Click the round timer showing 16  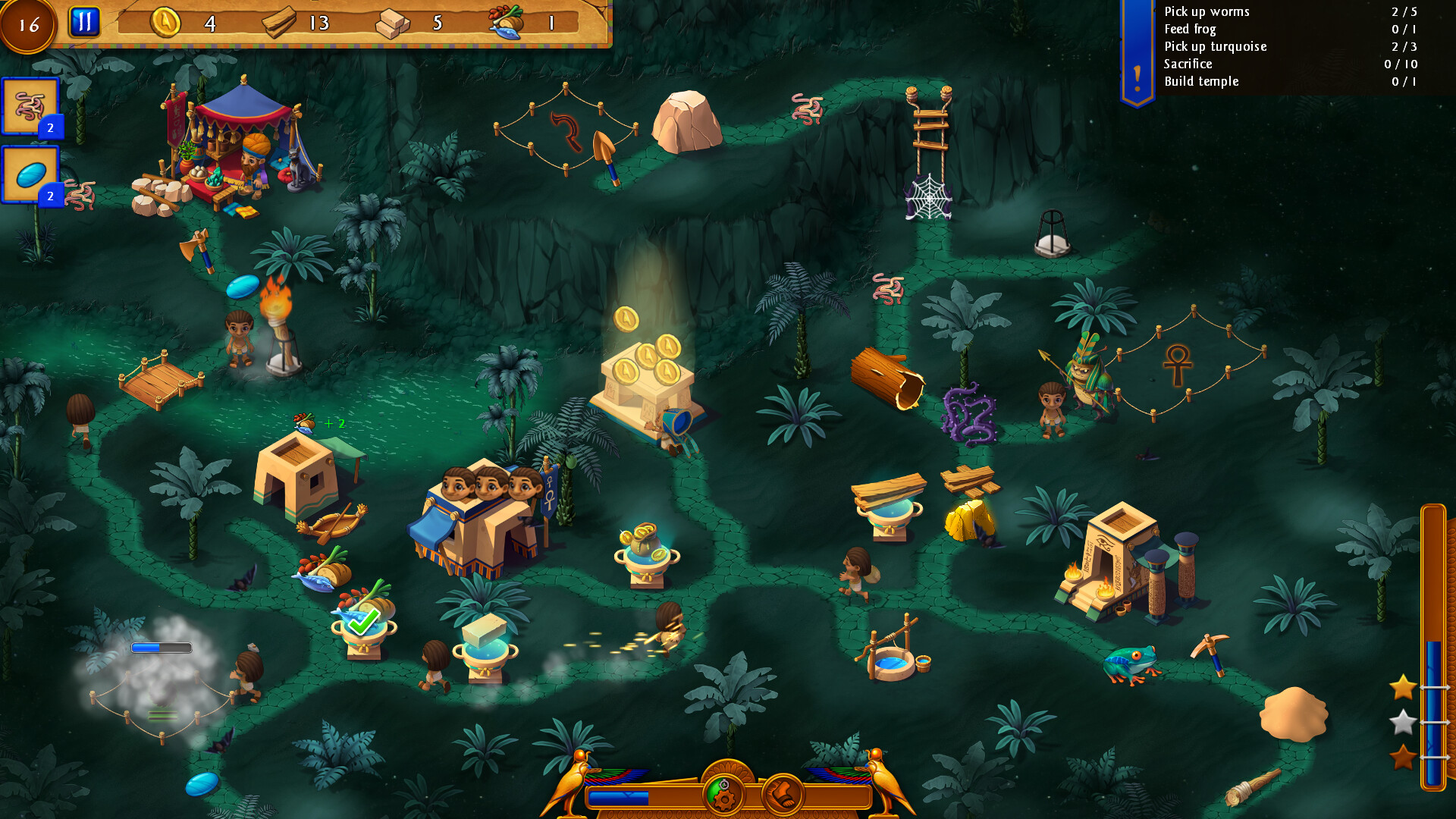coord(29,24)
